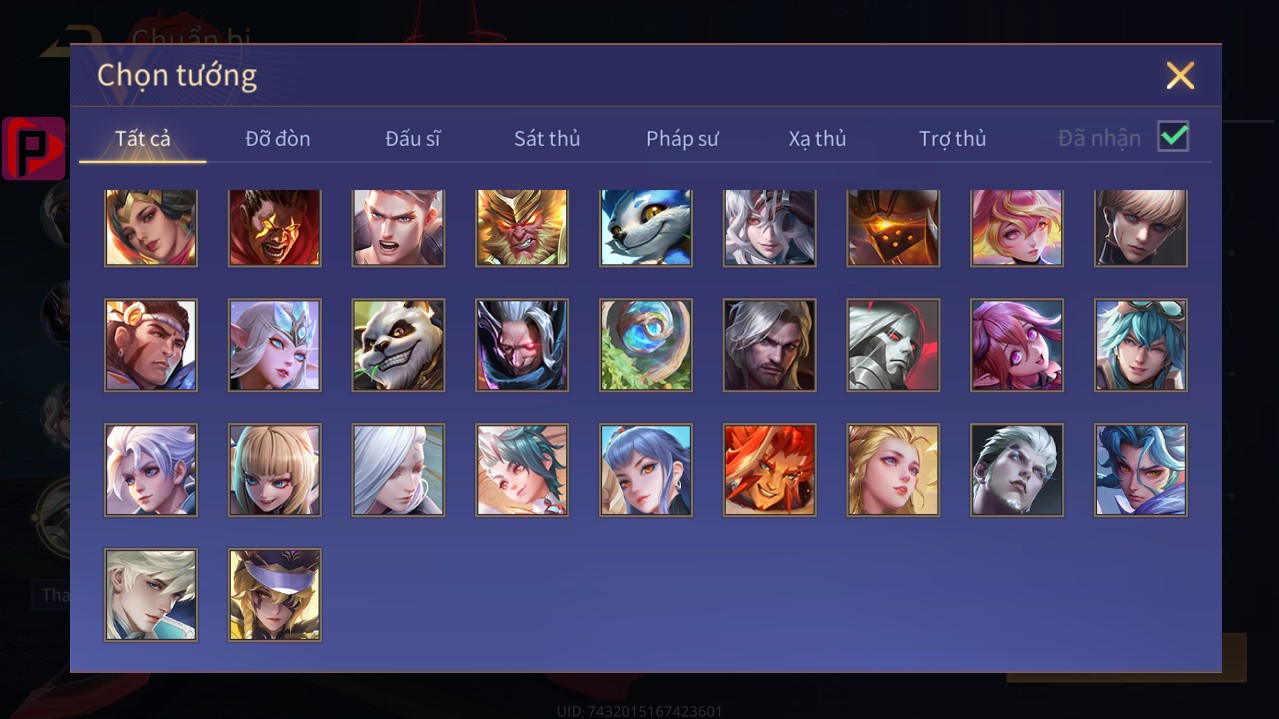Toggle the Đã nhận checkbox
The image size is (1279, 719).
click(x=1172, y=137)
